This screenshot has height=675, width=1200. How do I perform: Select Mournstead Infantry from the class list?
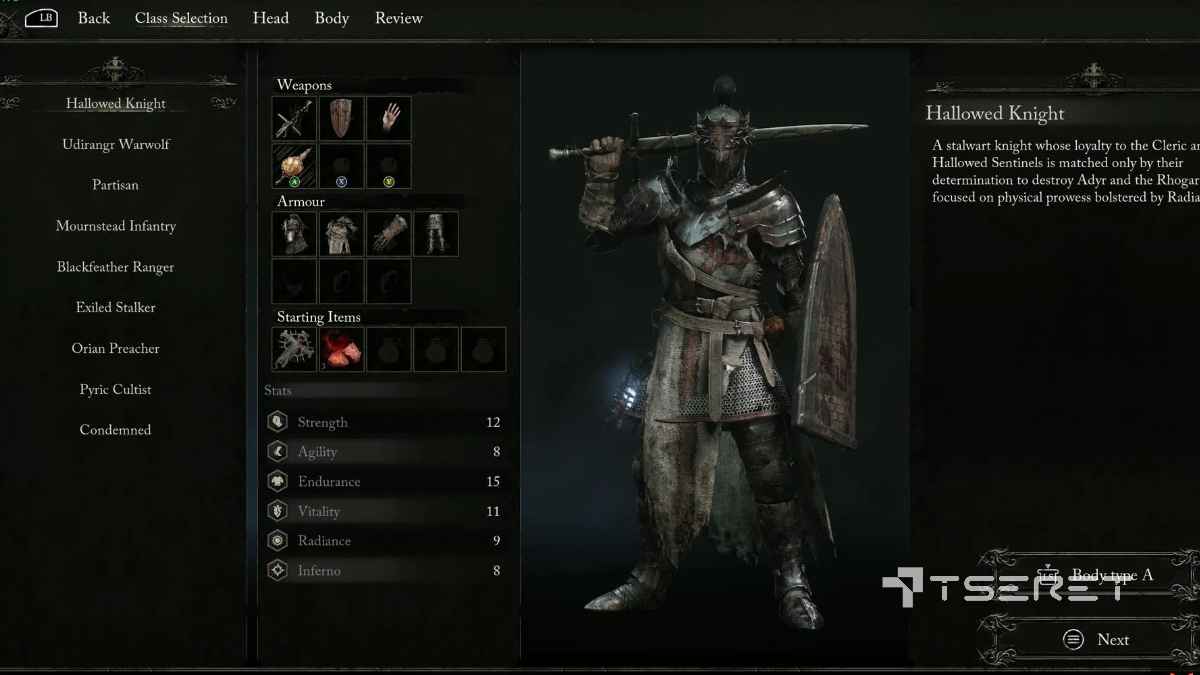(x=116, y=226)
